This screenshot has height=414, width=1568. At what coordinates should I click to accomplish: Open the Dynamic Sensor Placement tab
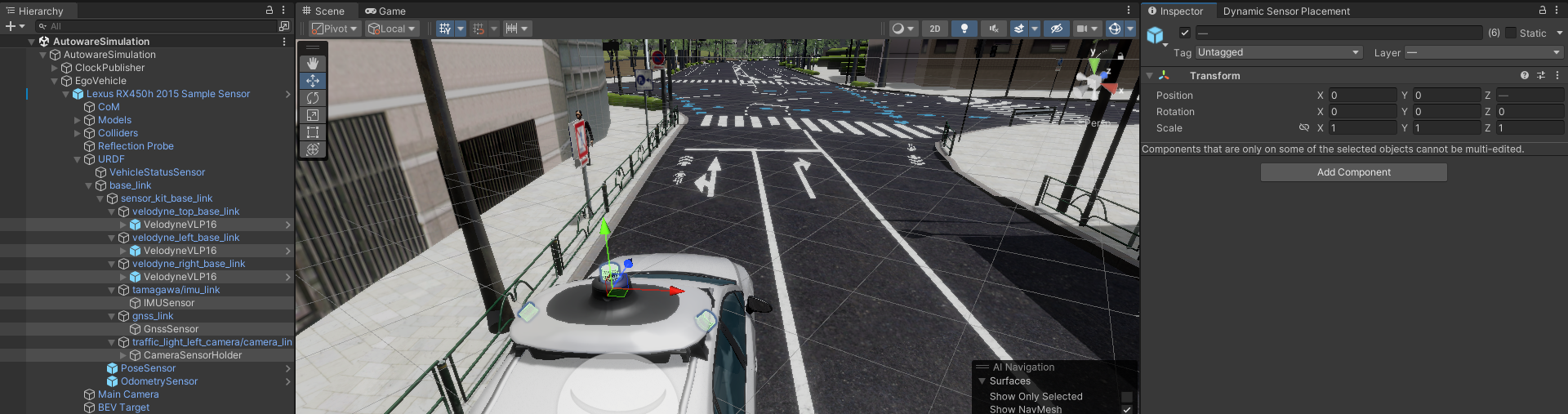point(1285,11)
